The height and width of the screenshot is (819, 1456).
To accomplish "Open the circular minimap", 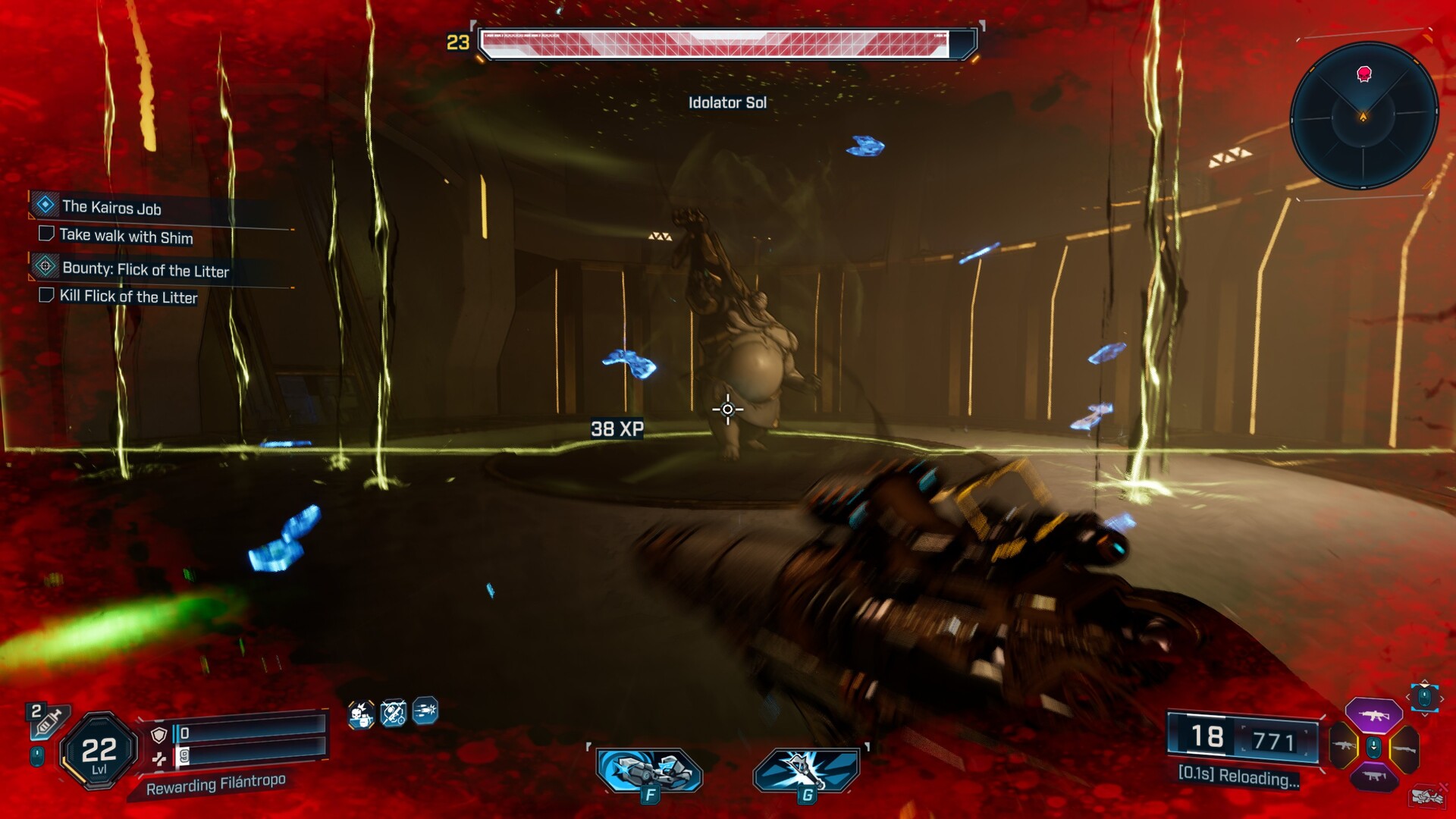I will [1363, 116].
